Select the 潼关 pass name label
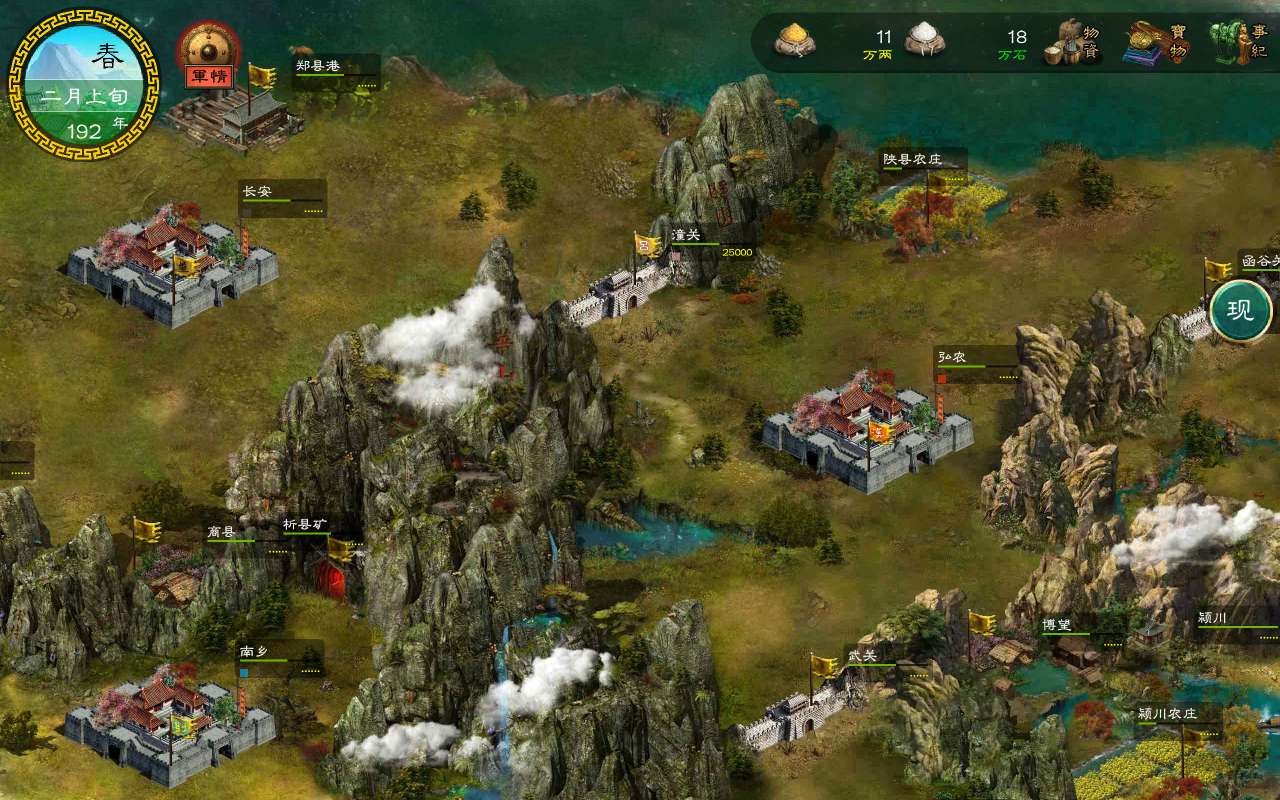 (686, 236)
